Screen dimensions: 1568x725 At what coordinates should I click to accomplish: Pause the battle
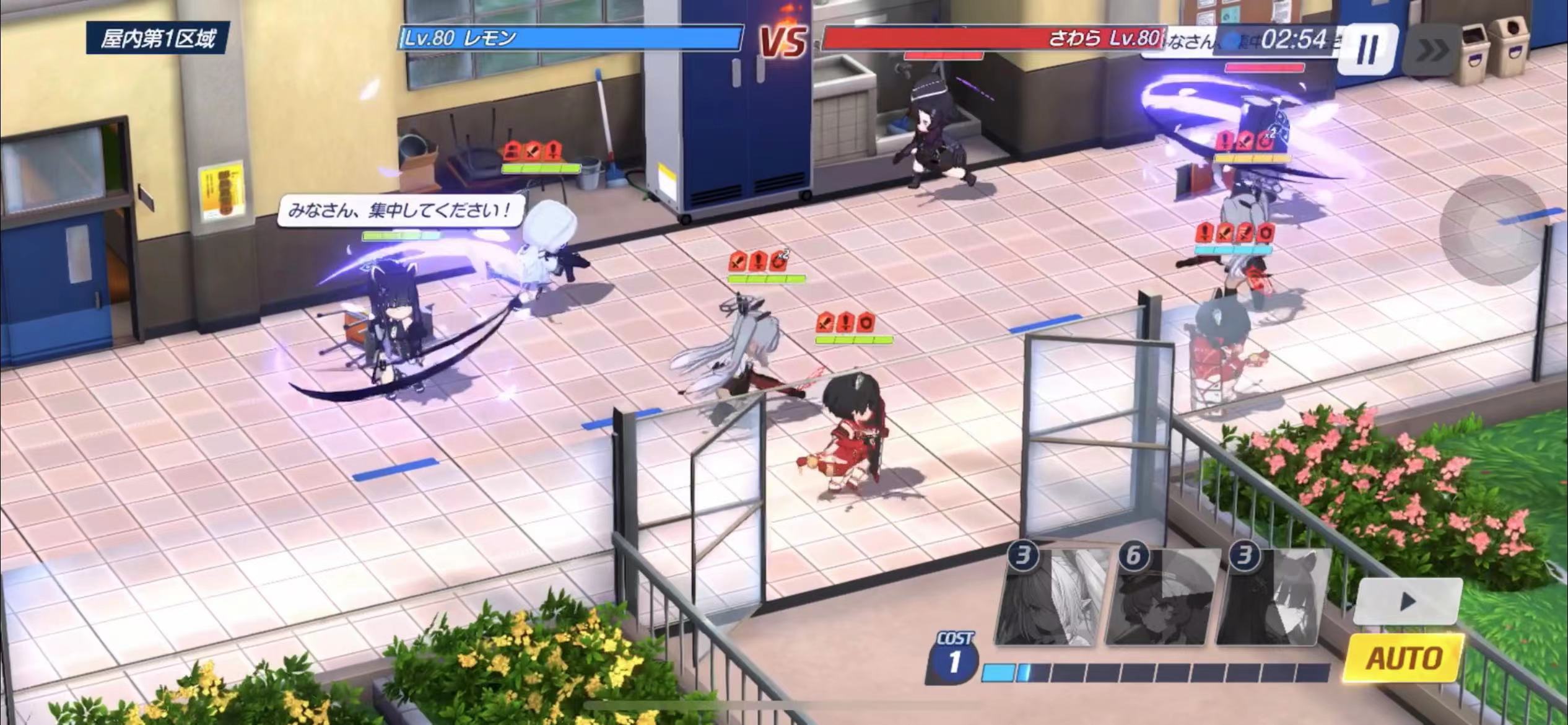click(1367, 48)
